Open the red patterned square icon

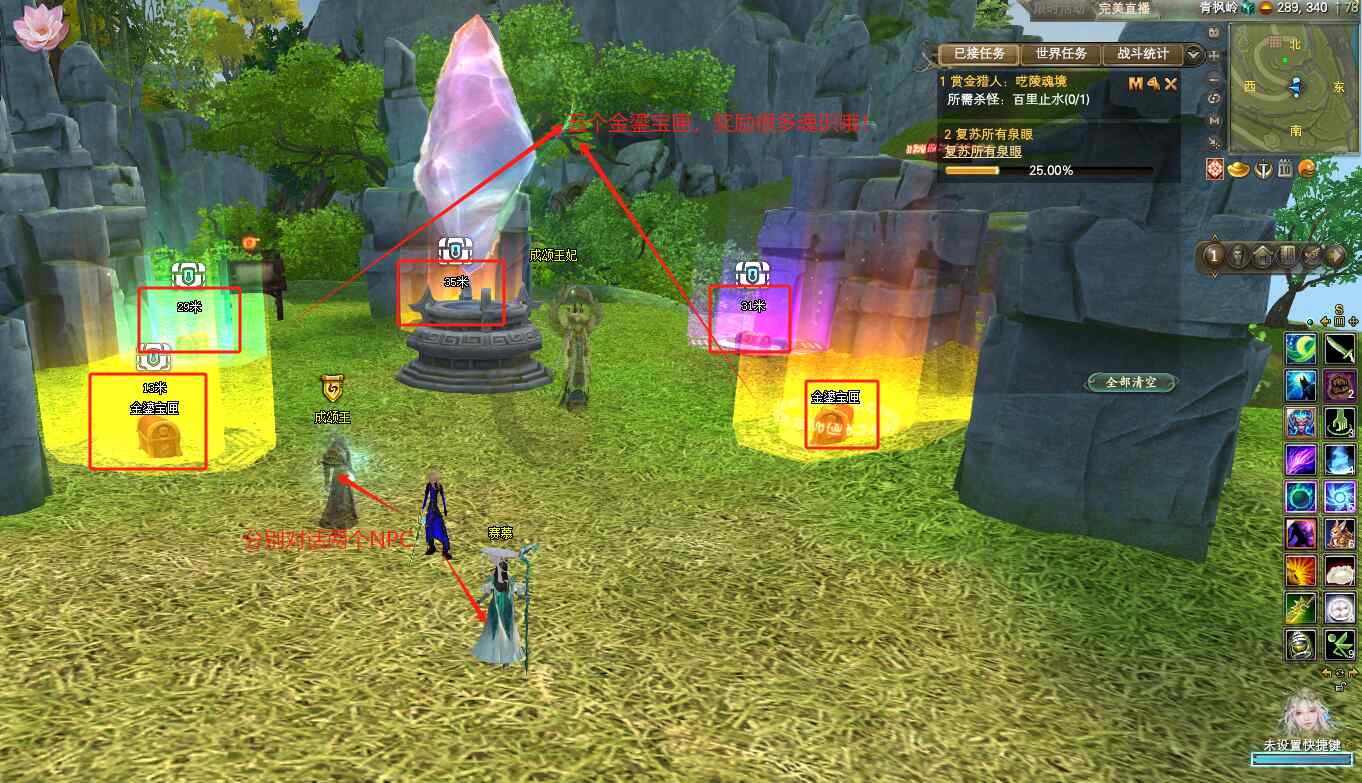[1215, 169]
